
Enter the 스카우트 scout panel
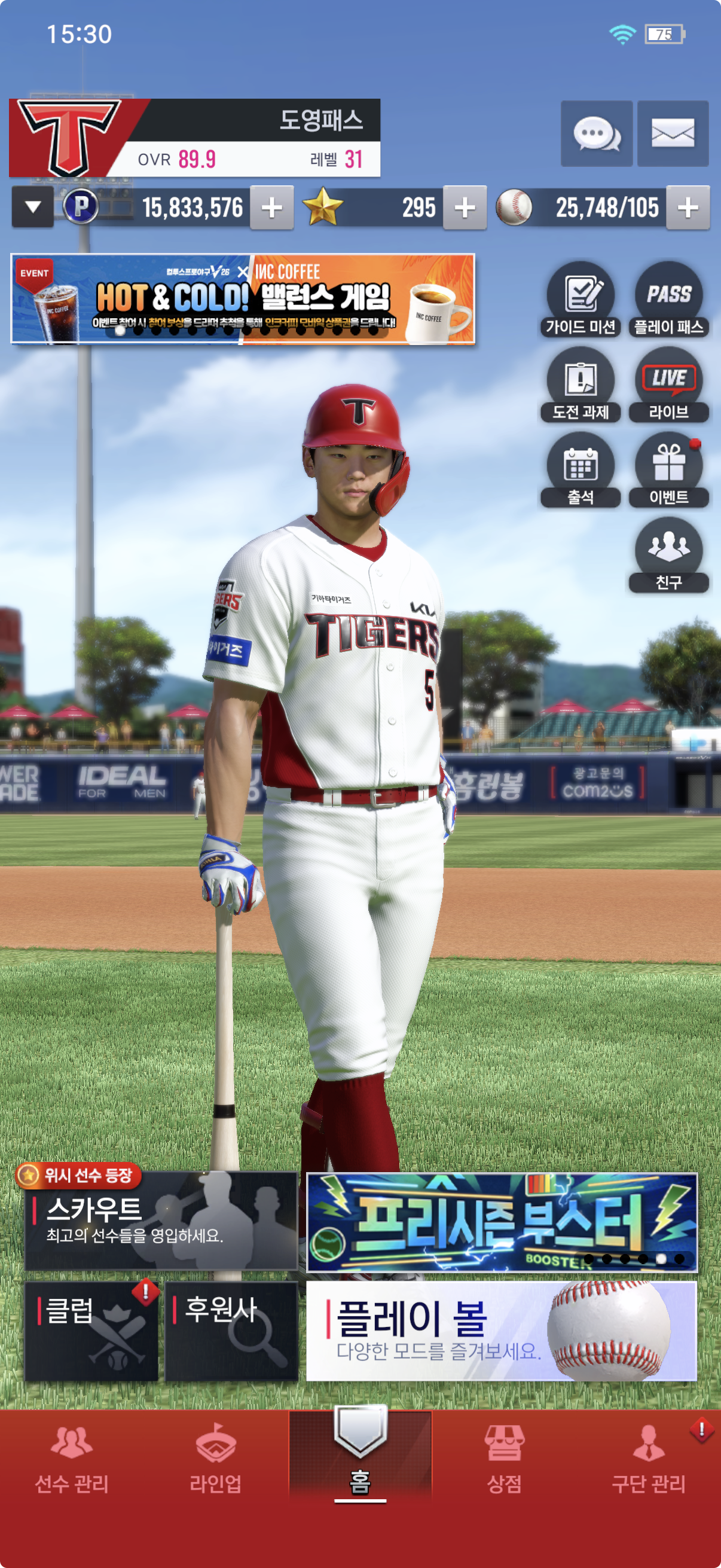pyautogui.click(x=161, y=1221)
